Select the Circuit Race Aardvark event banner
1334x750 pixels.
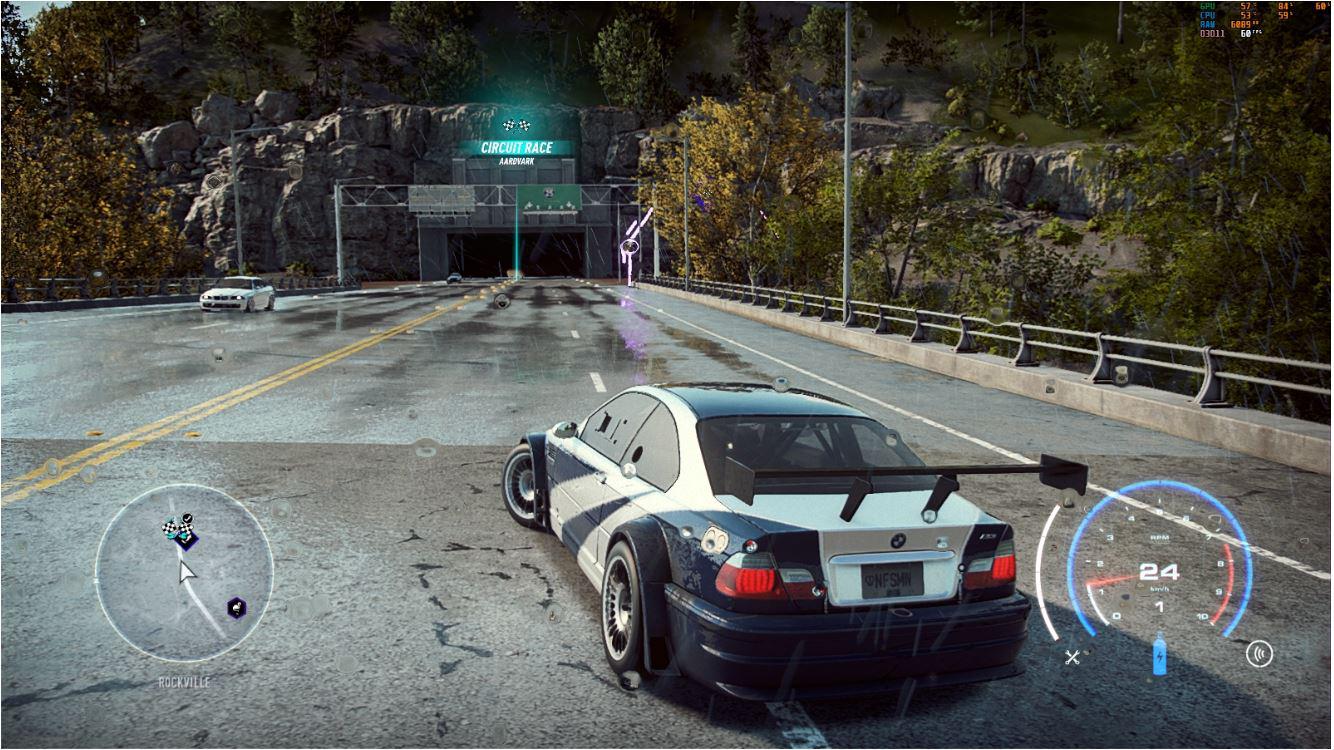pyautogui.click(x=516, y=151)
